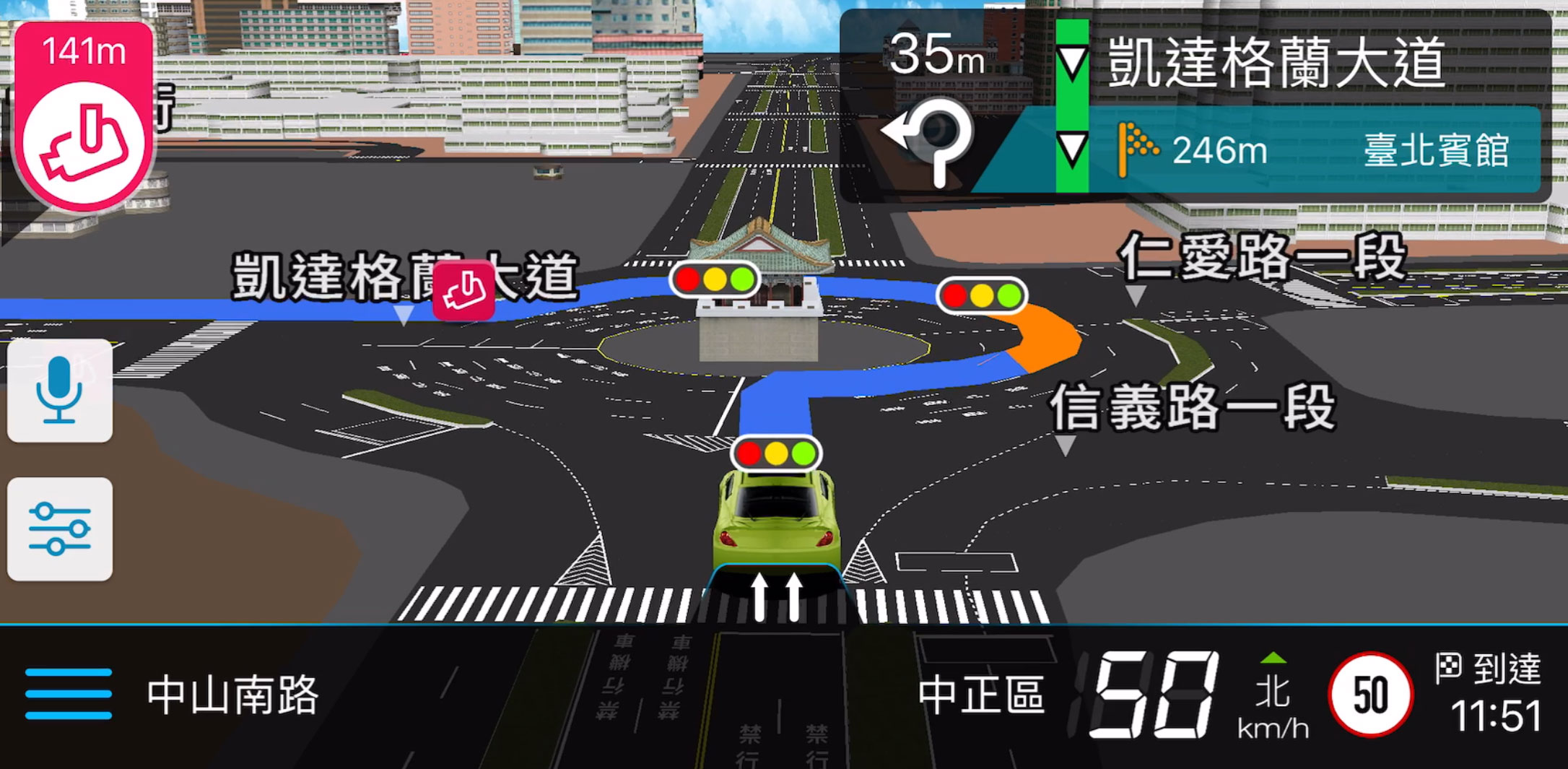
Task: Select the red camera marker on the route
Action: [463, 290]
